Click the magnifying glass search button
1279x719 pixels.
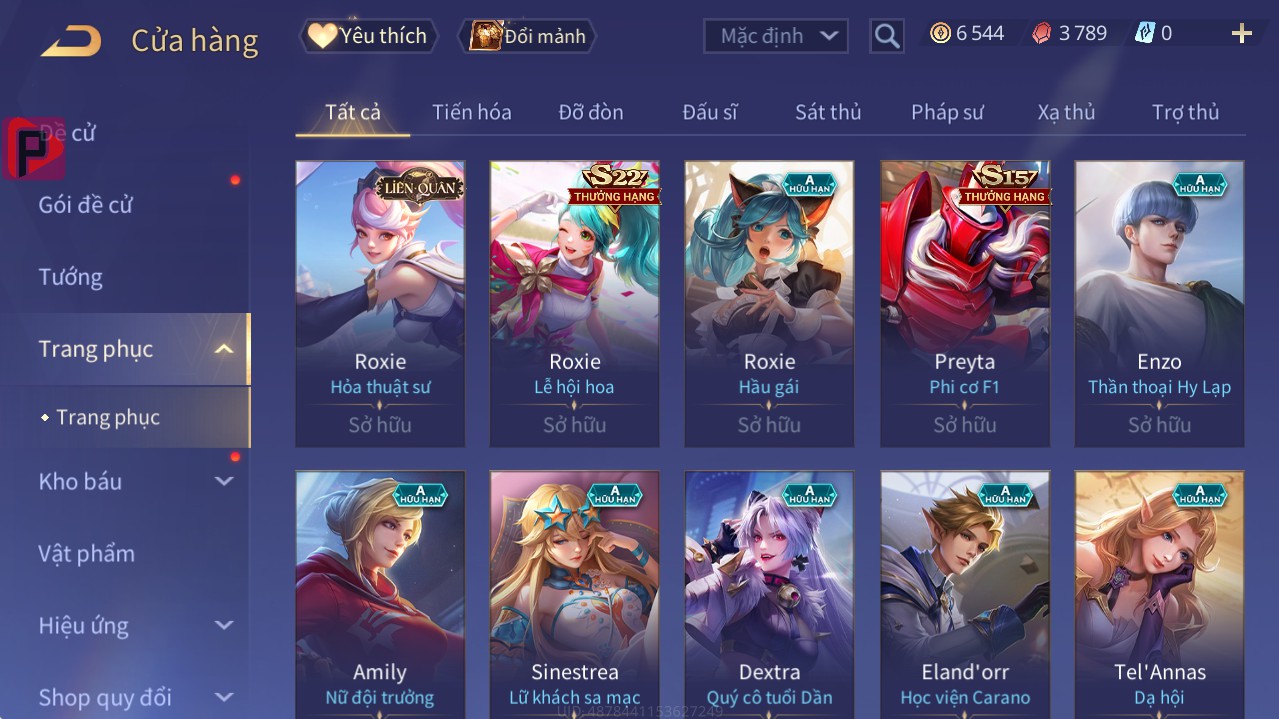[x=886, y=36]
